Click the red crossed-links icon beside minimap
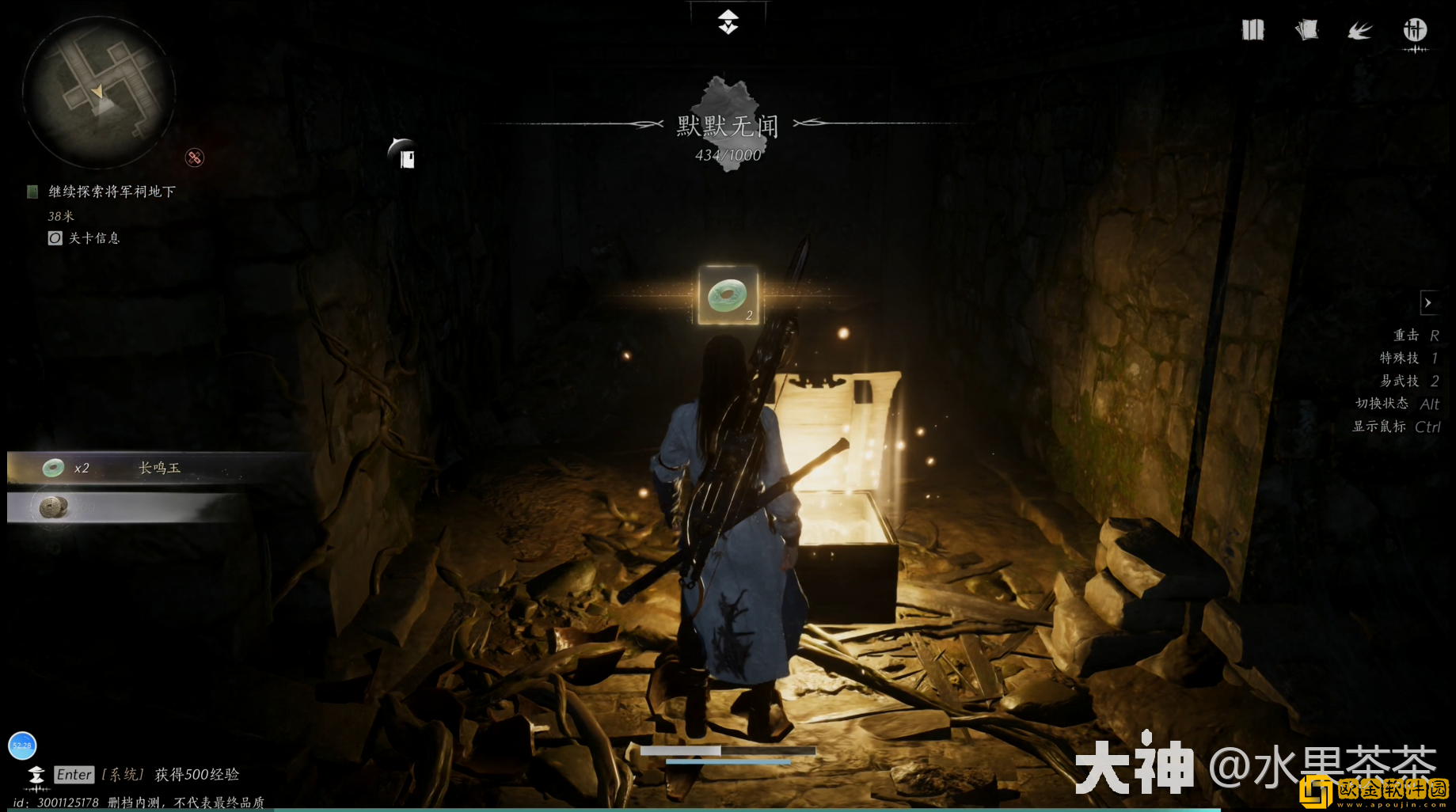Viewport: 1456px width, 812px height. click(195, 157)
